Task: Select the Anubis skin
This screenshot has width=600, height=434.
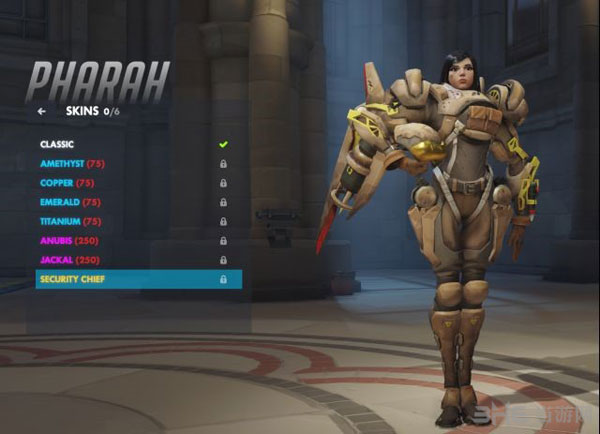Action: point(70,240)
